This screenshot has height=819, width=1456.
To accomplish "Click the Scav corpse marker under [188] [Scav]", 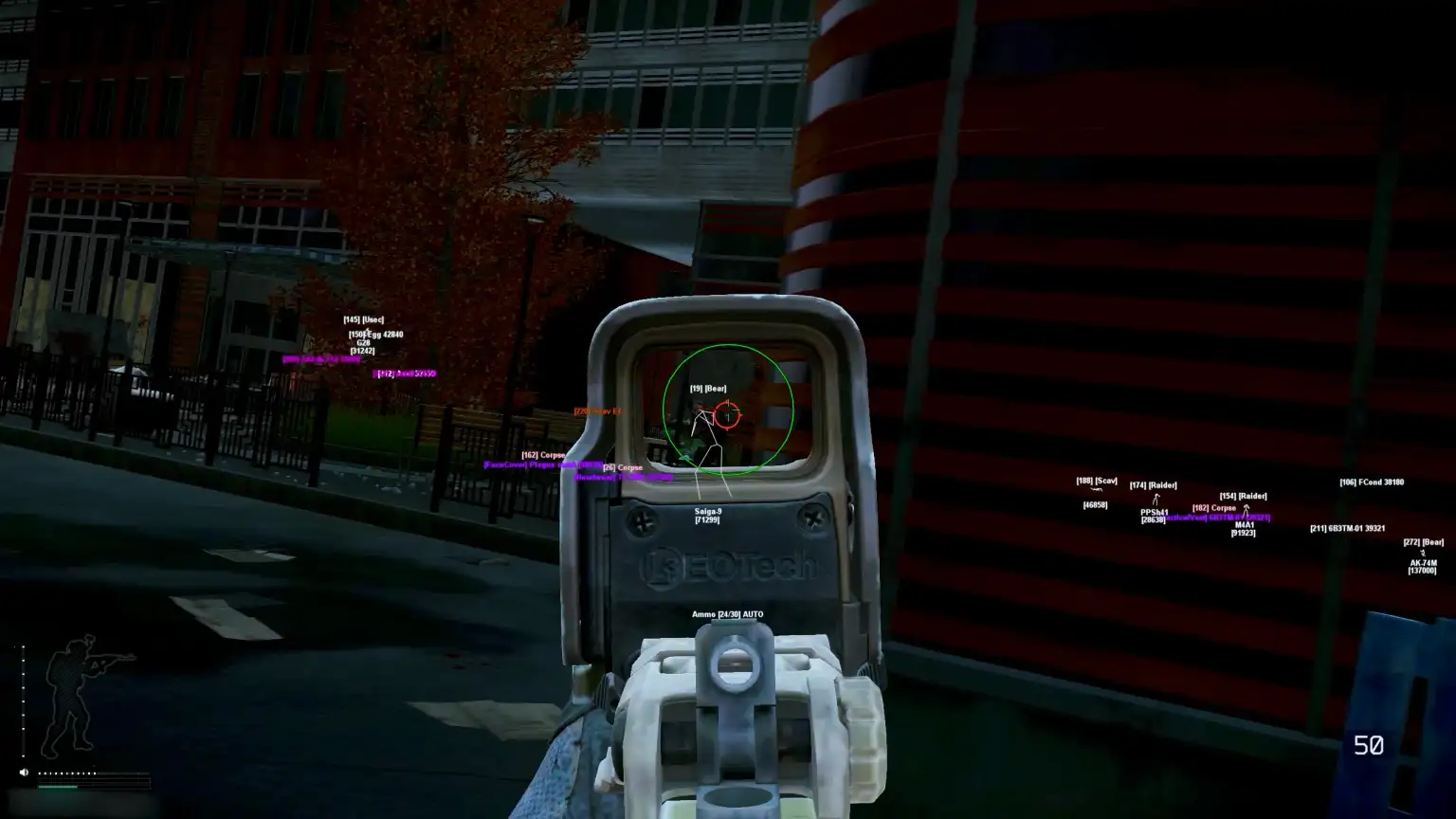I will click(x=1096, y=489).
